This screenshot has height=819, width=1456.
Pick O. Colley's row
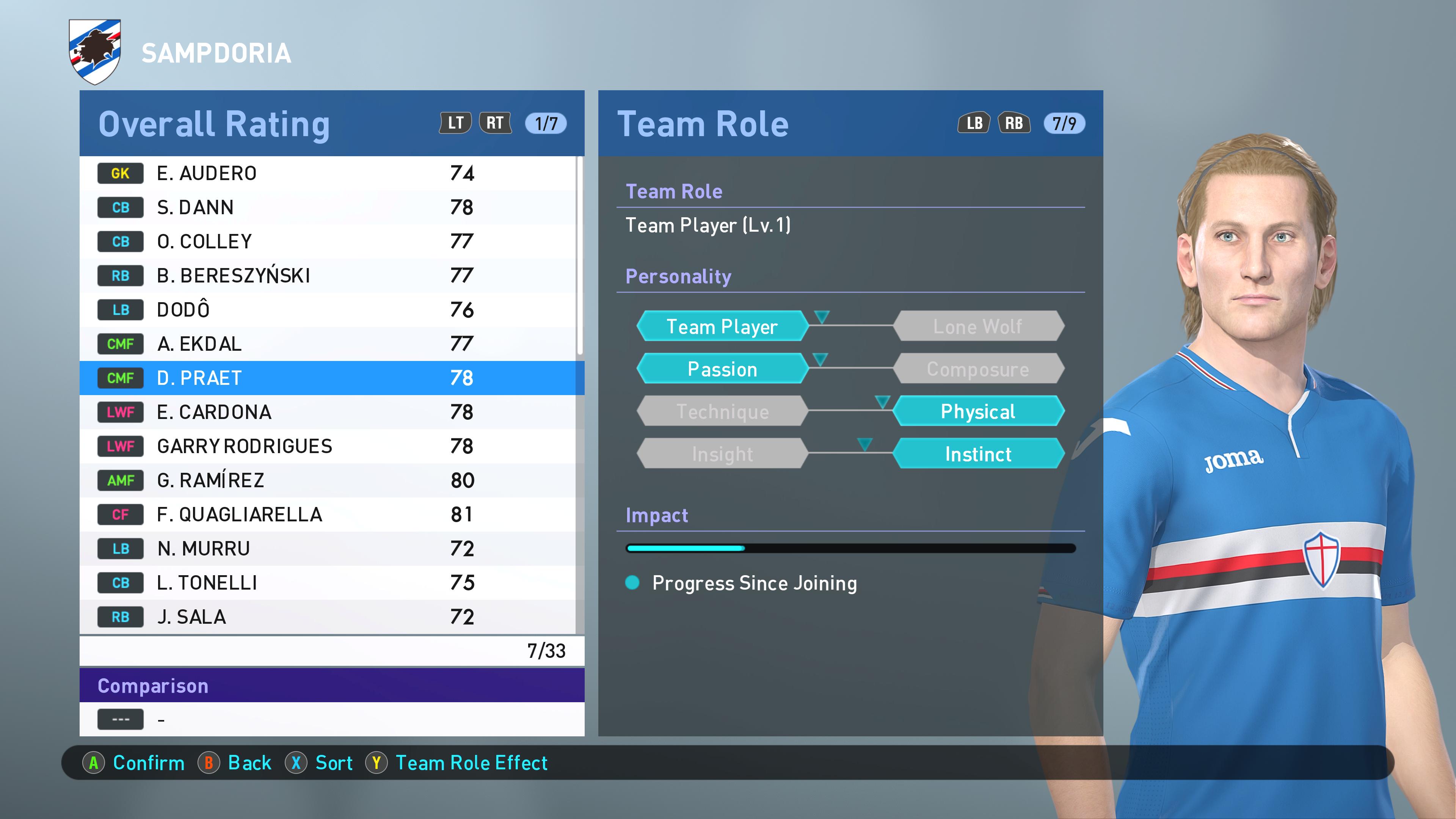click(328, 242)
